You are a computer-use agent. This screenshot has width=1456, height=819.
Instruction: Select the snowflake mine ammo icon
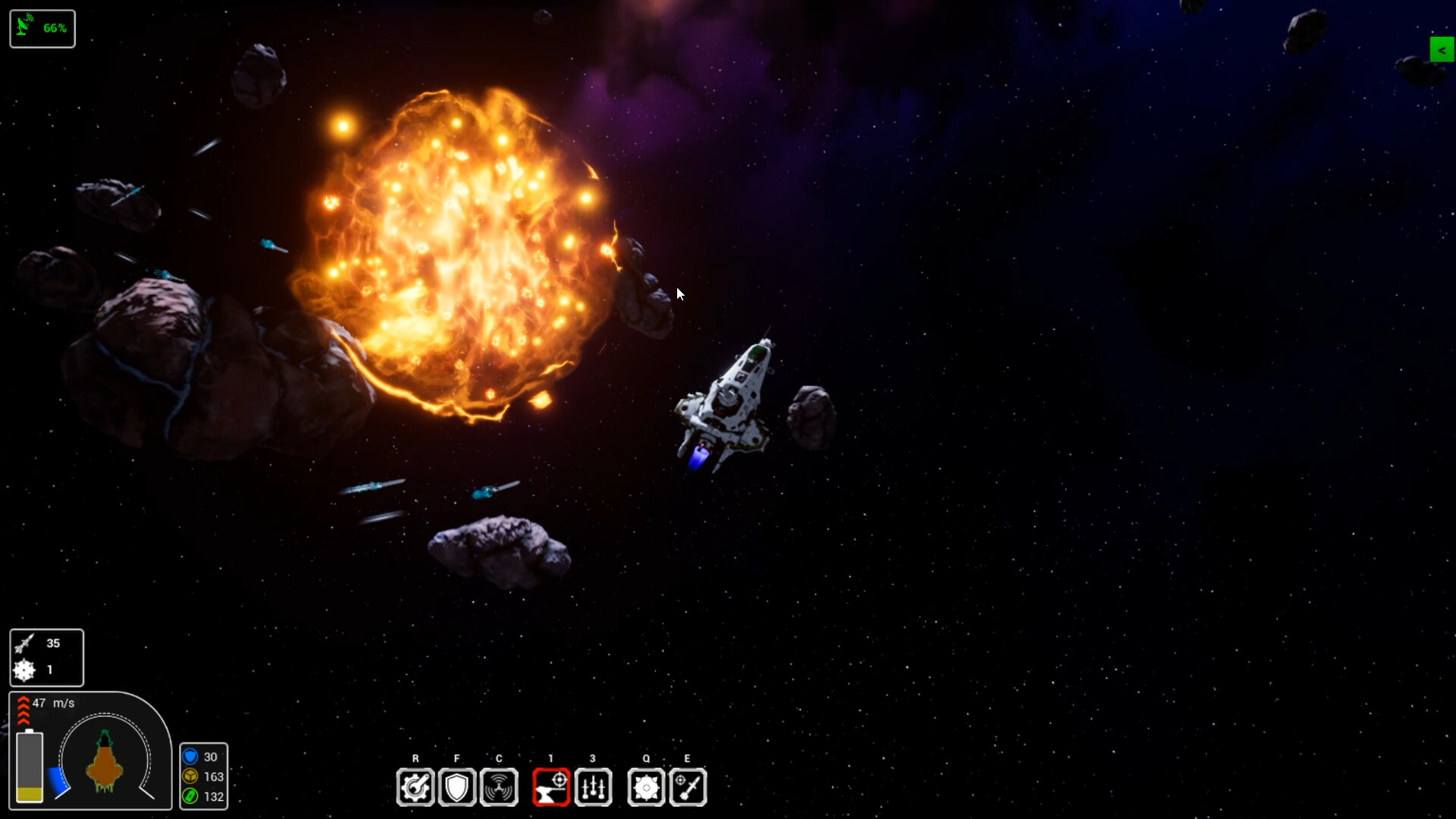point(24,670)
